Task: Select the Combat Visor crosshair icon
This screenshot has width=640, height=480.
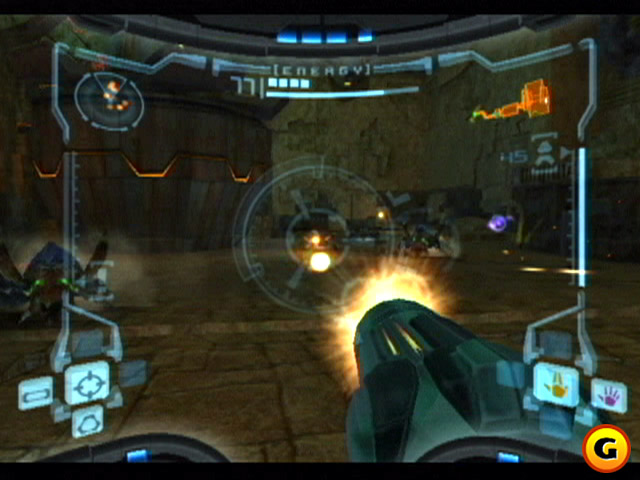Action: tap(87, 383)
